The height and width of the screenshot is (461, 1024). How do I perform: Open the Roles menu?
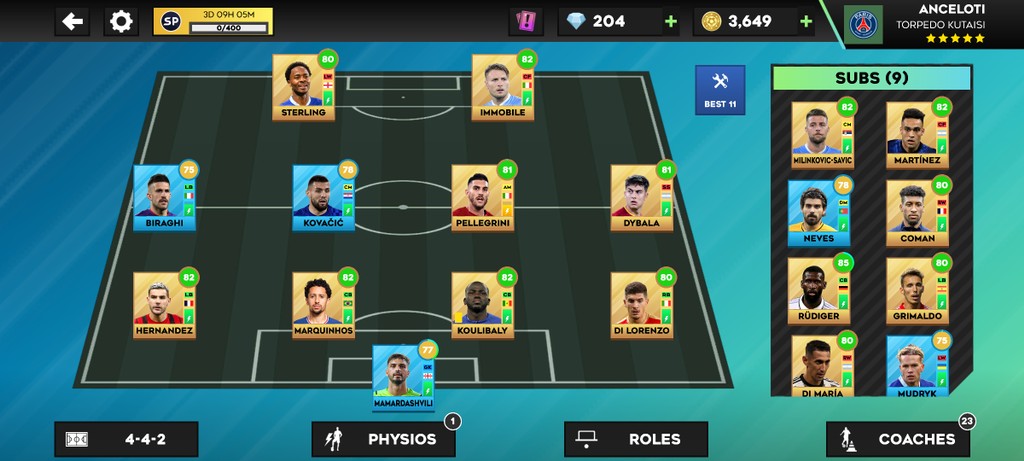click(x=635, y=439)
